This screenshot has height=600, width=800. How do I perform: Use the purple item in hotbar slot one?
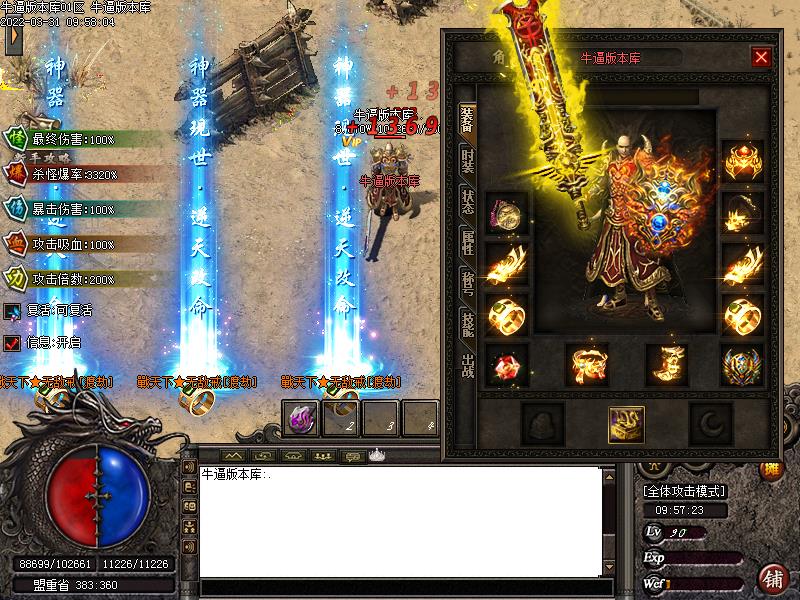(x=300, y=419)
